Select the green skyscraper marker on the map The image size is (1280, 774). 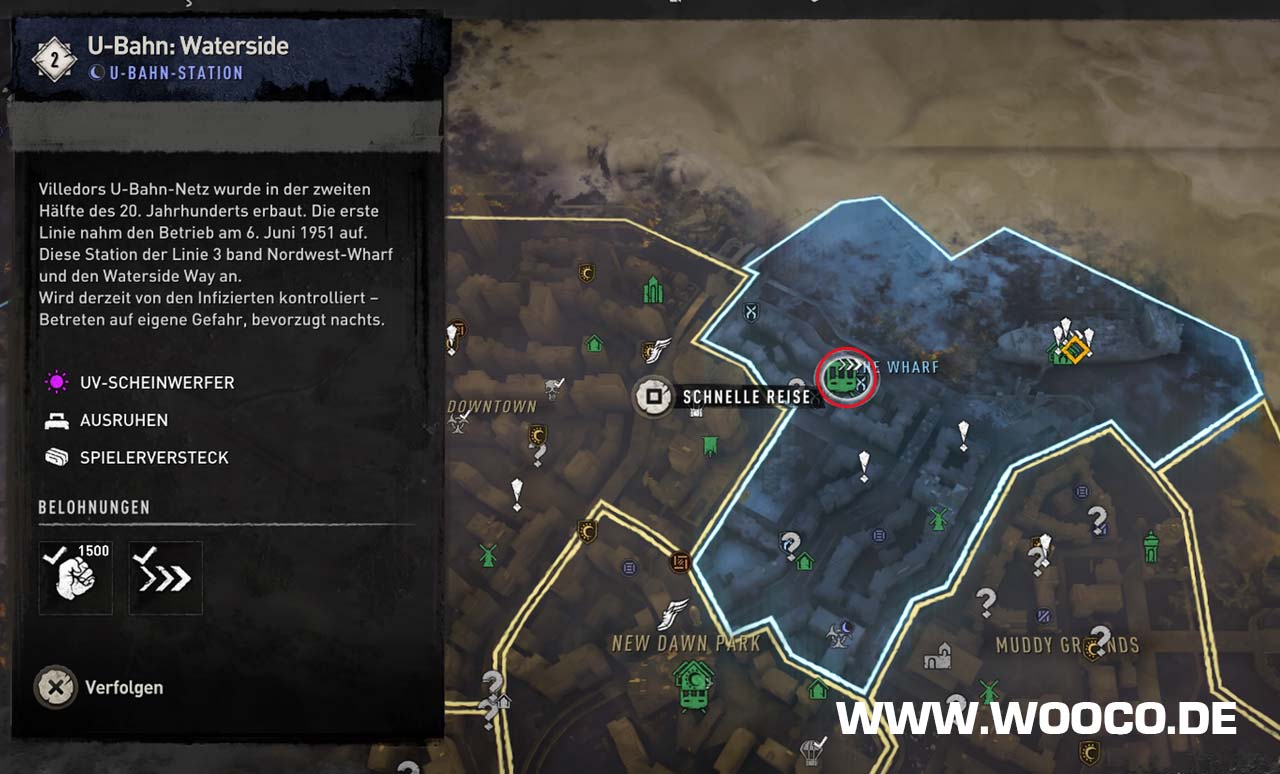coord(654,290)
